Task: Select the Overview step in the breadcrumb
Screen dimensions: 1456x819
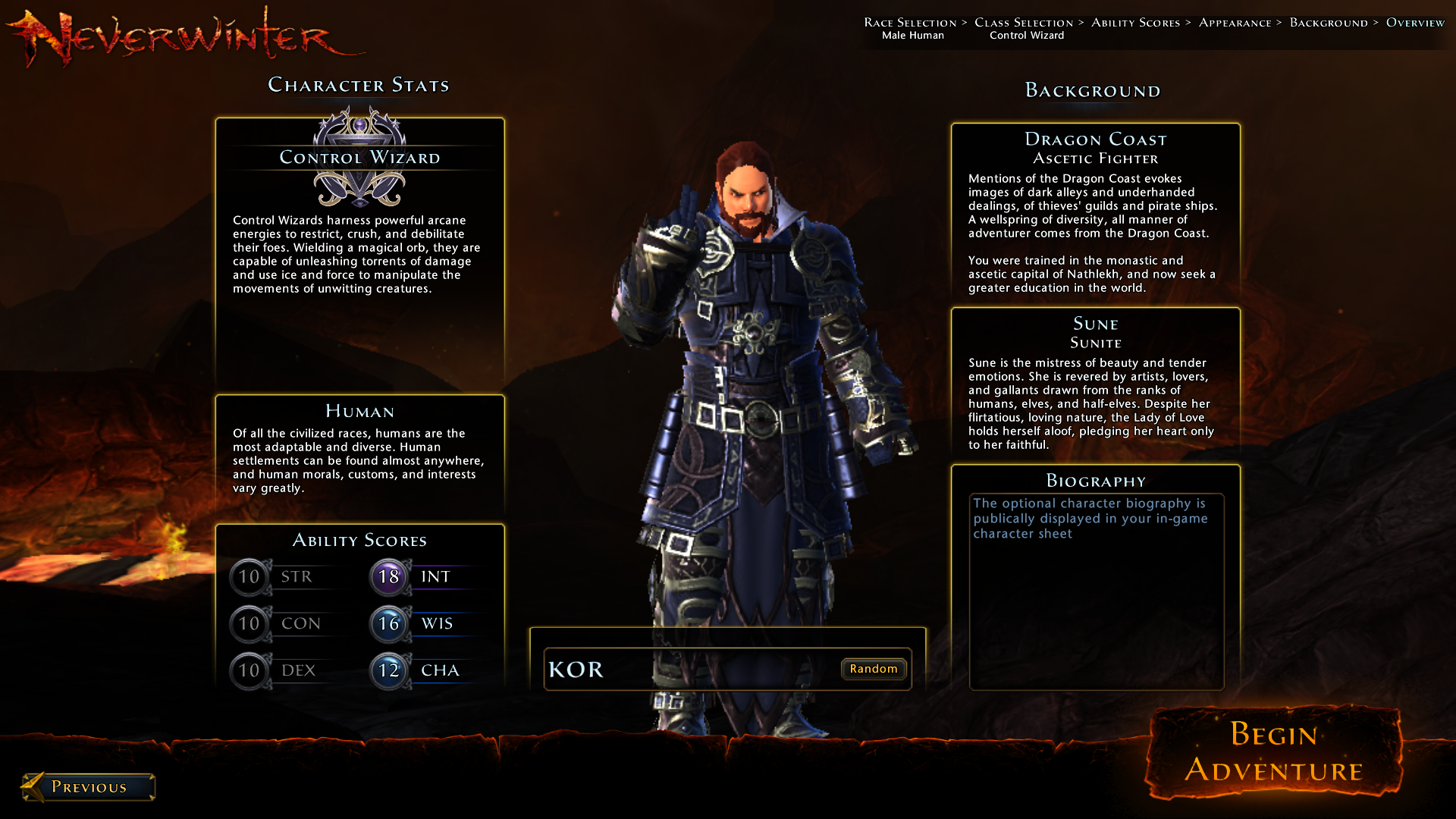Action: [x=1415, y=23]
